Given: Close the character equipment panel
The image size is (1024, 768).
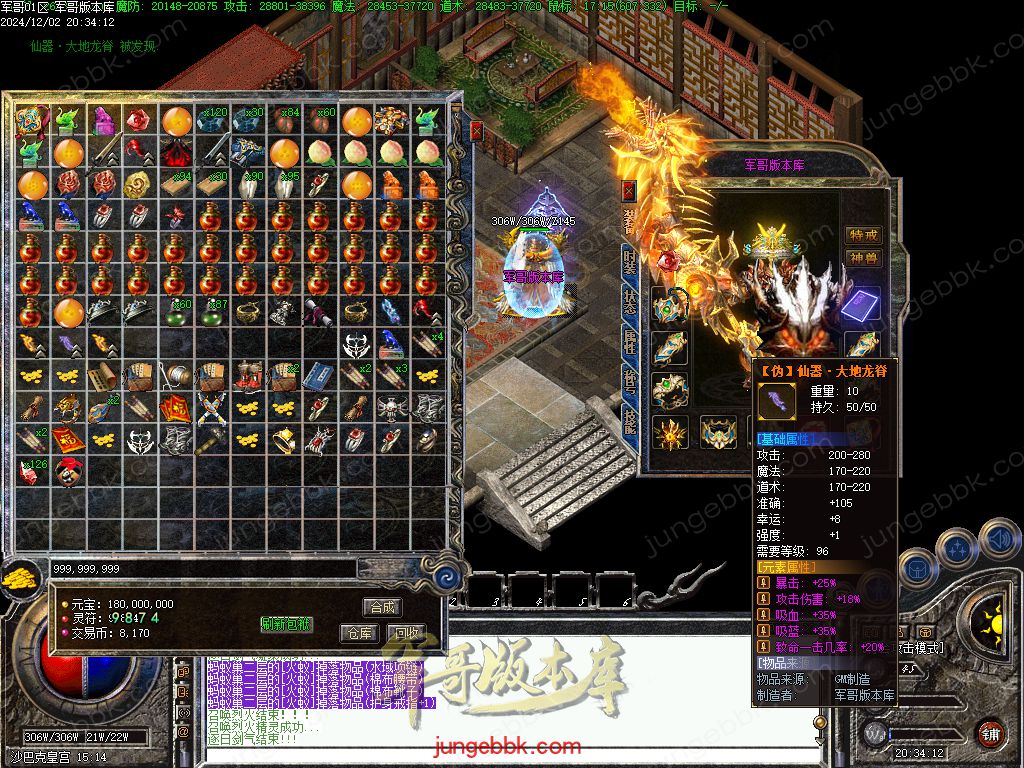Looking at the screenshot, I should pyautogui.click(x=628, y=190).
